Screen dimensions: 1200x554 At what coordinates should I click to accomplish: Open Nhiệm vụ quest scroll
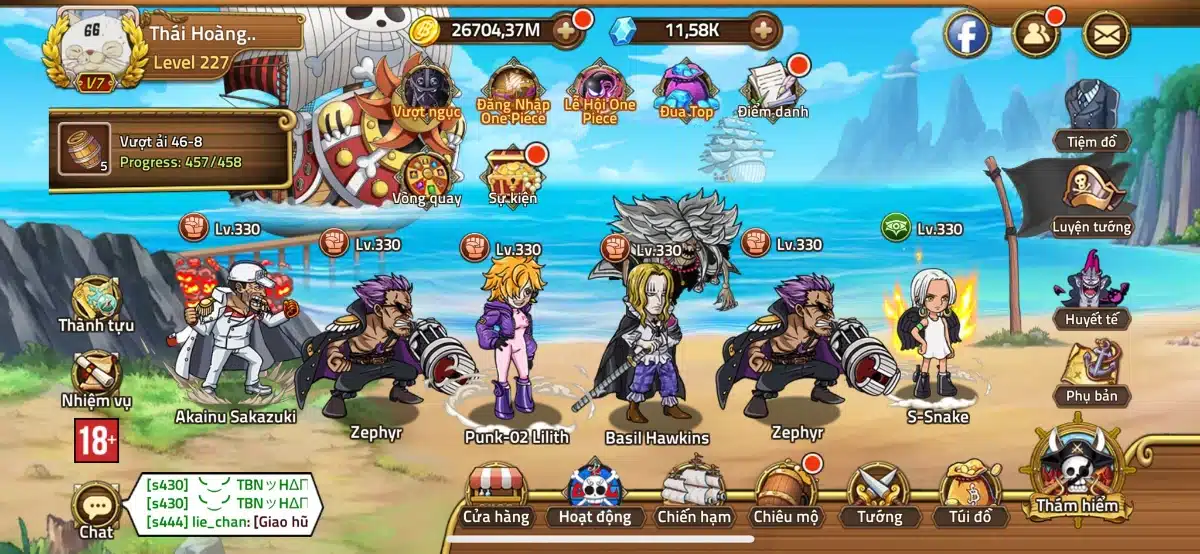pyautogui.click(x=96, y=377)
